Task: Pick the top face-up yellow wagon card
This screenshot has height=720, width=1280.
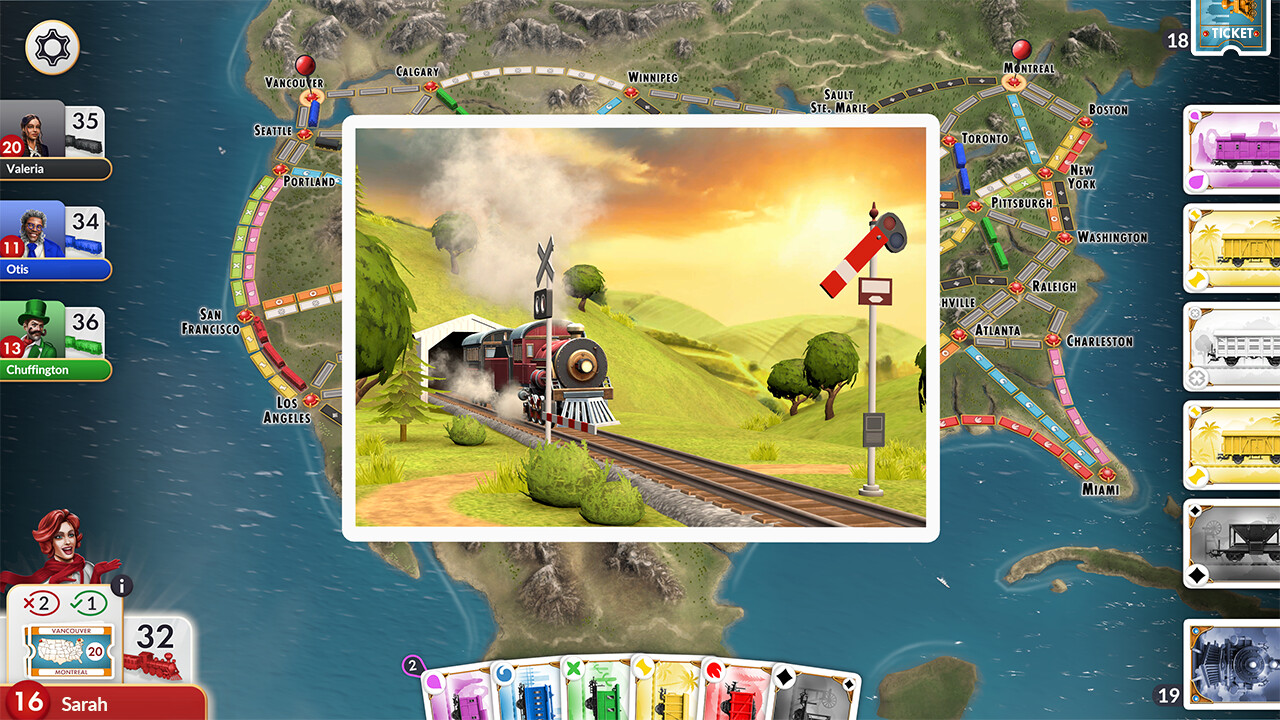Action: (x=1231, y=250)
